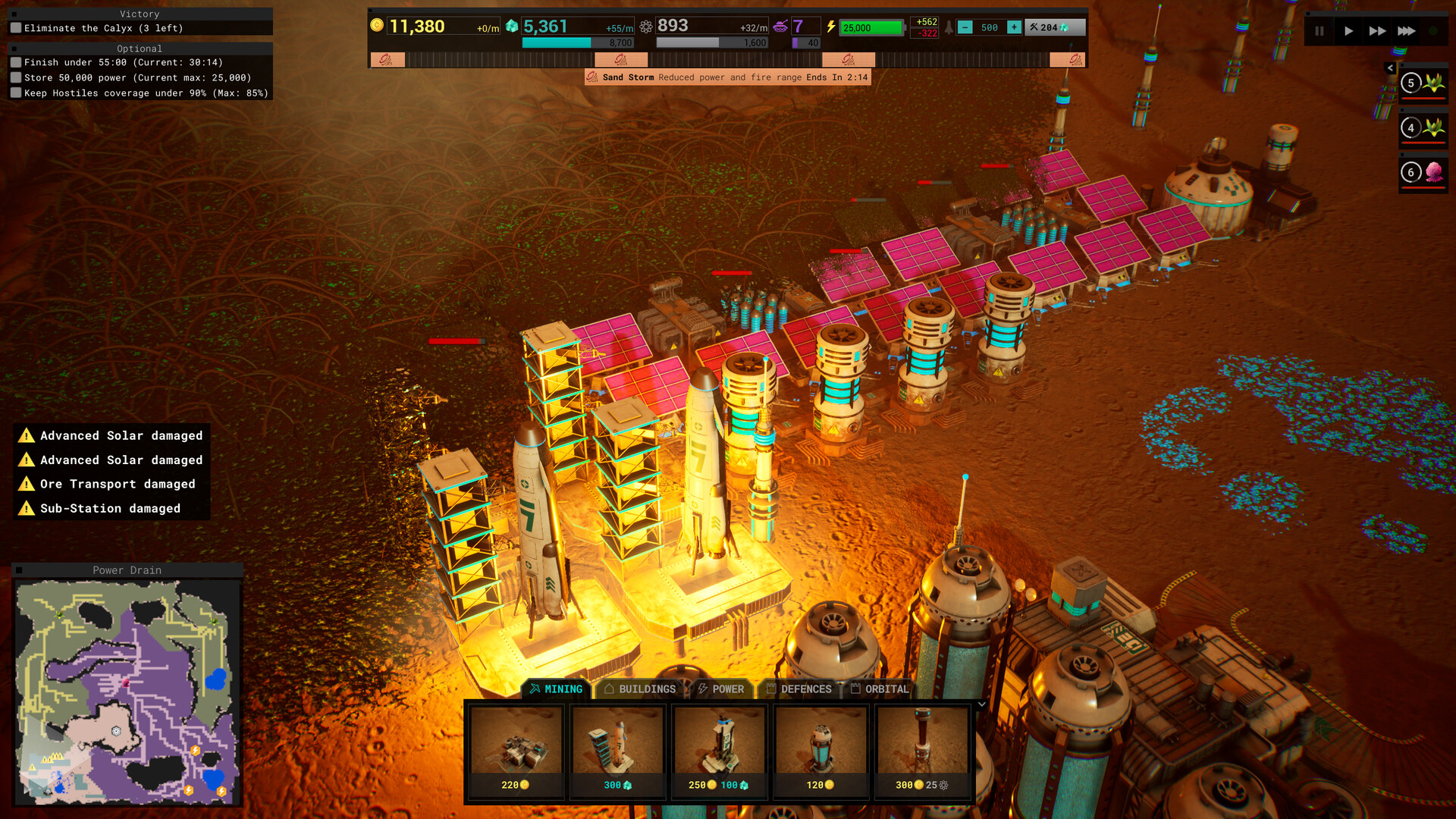Click the lightning power icon

[831, 27]
